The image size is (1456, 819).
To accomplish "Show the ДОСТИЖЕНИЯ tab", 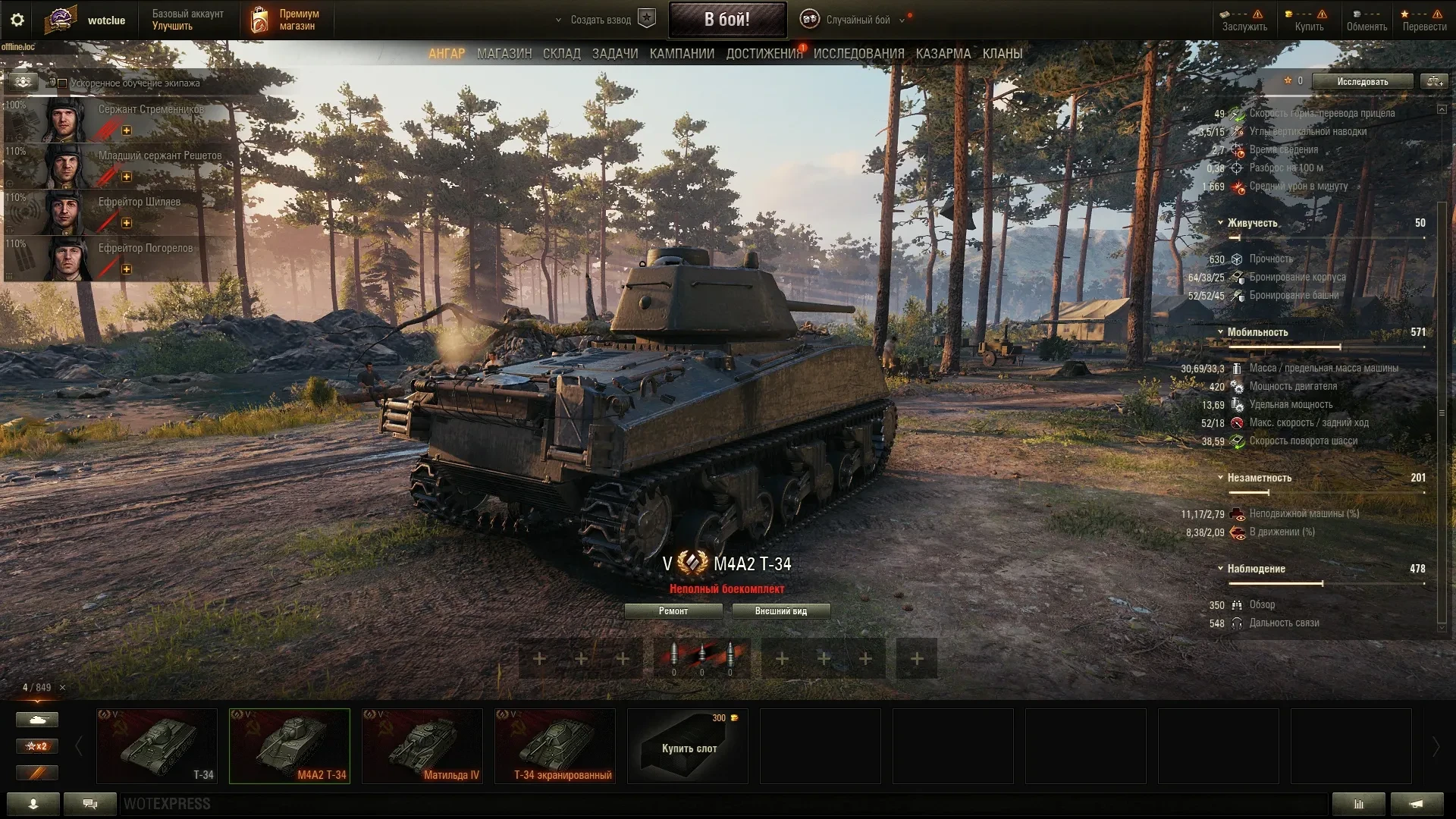I will pyautogui.click(x=764, y=54).
